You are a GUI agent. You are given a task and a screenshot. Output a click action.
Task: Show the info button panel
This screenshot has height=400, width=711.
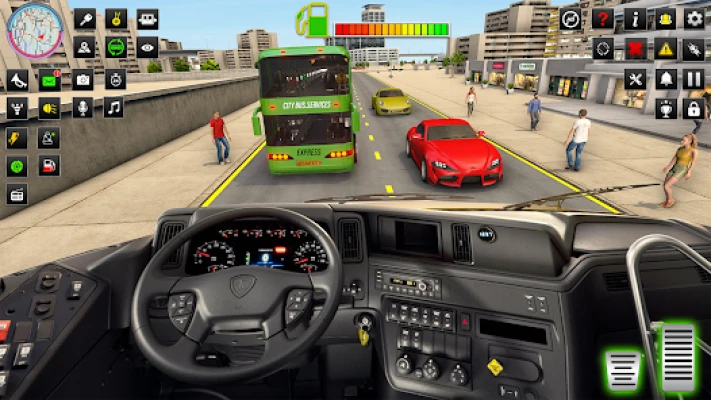tap(634, 19)
